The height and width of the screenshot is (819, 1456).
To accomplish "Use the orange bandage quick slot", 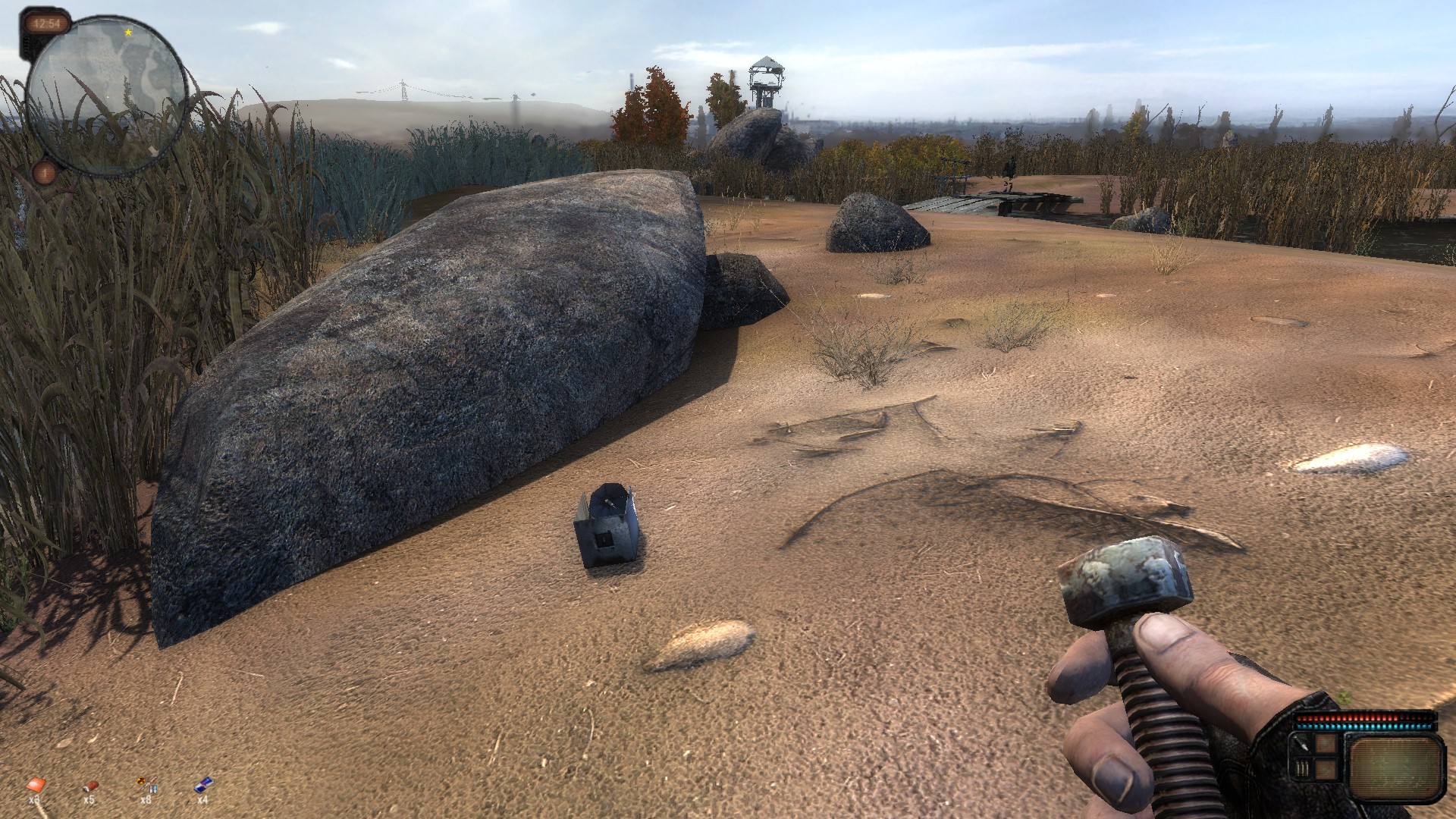I will [34, 784].
